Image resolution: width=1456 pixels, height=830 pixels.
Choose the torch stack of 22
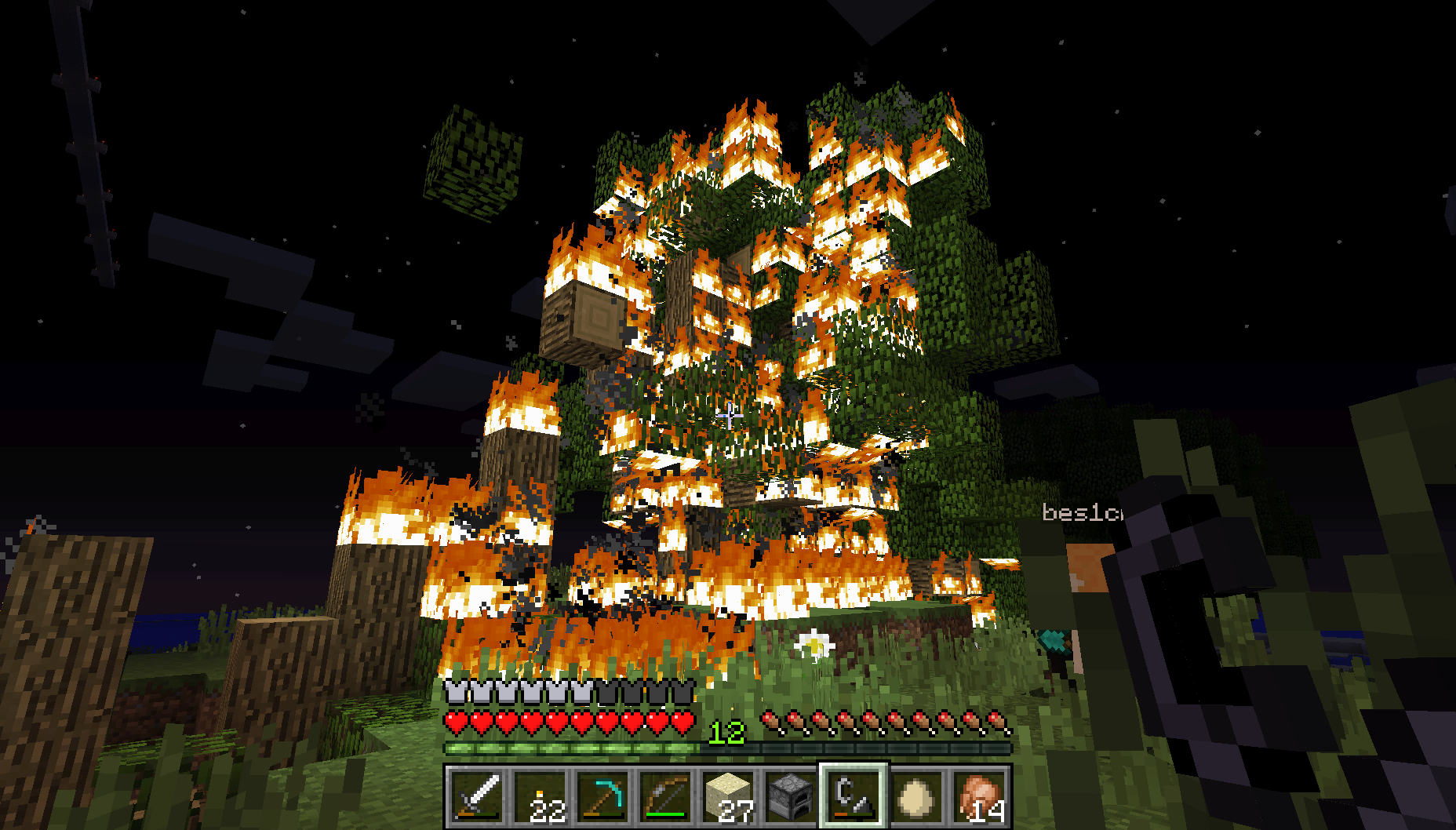[540, 796]
